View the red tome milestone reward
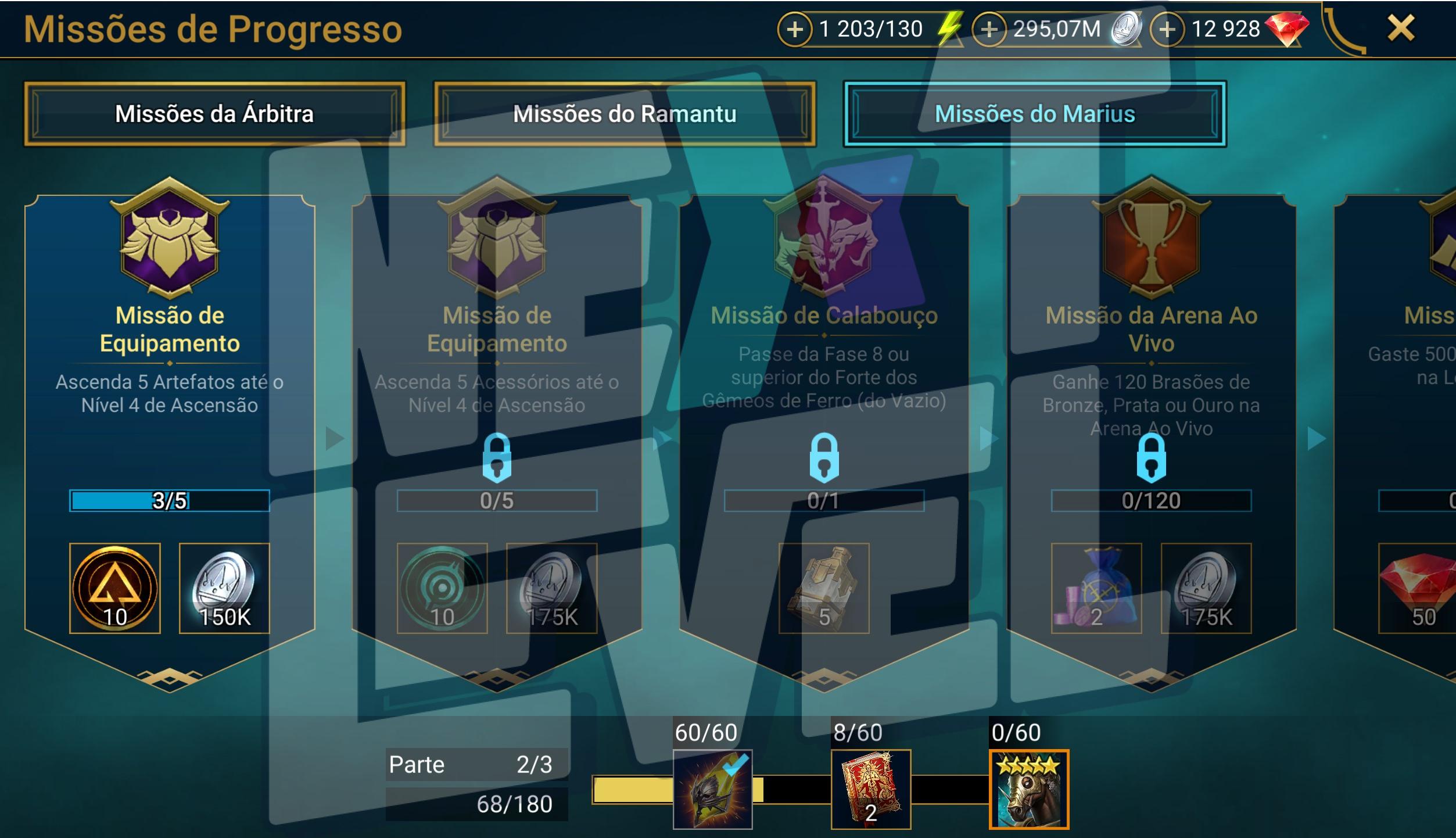1456x838 pixels. (x=870, y=789)
